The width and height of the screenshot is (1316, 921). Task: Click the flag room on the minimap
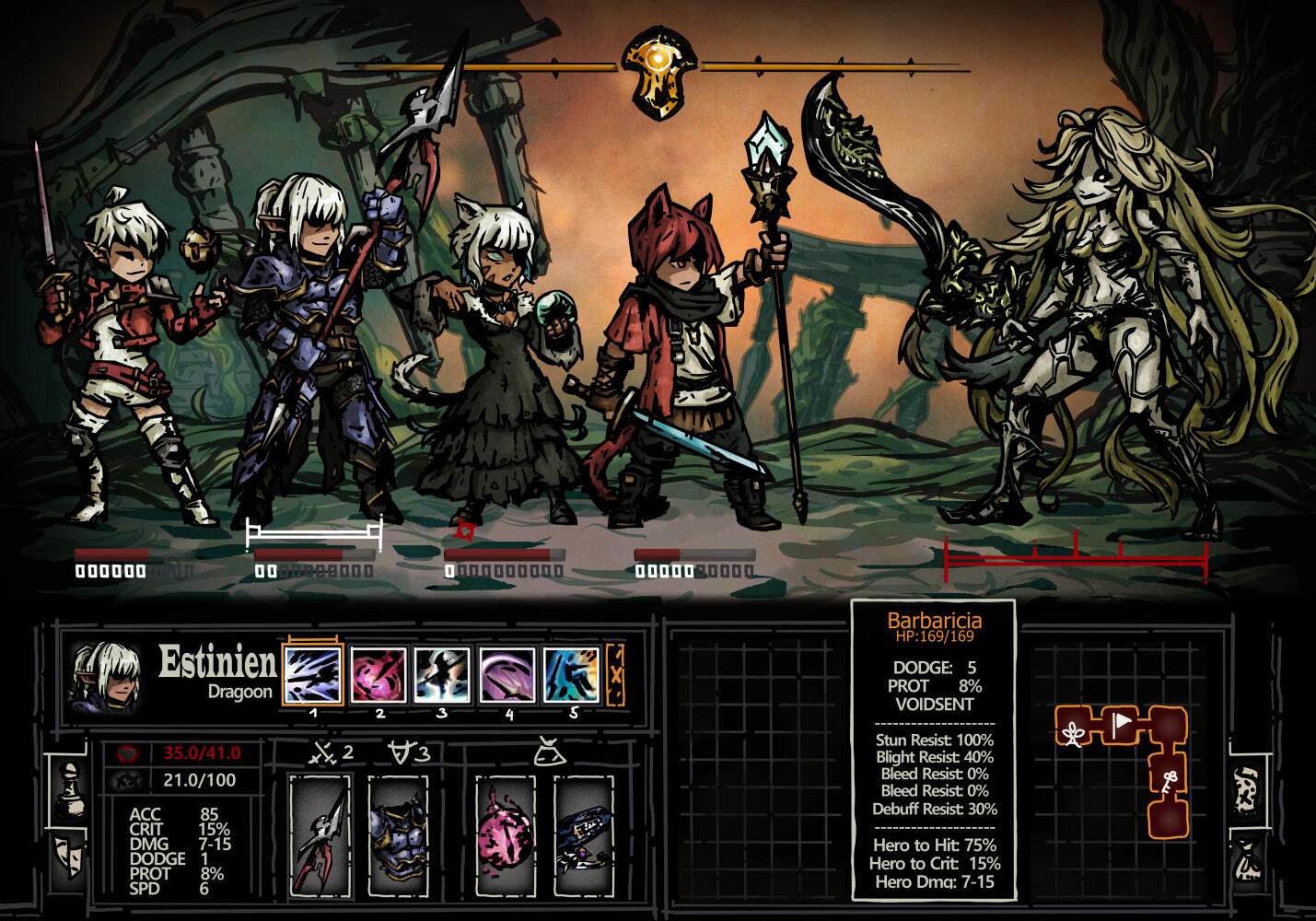[1121, 724]
